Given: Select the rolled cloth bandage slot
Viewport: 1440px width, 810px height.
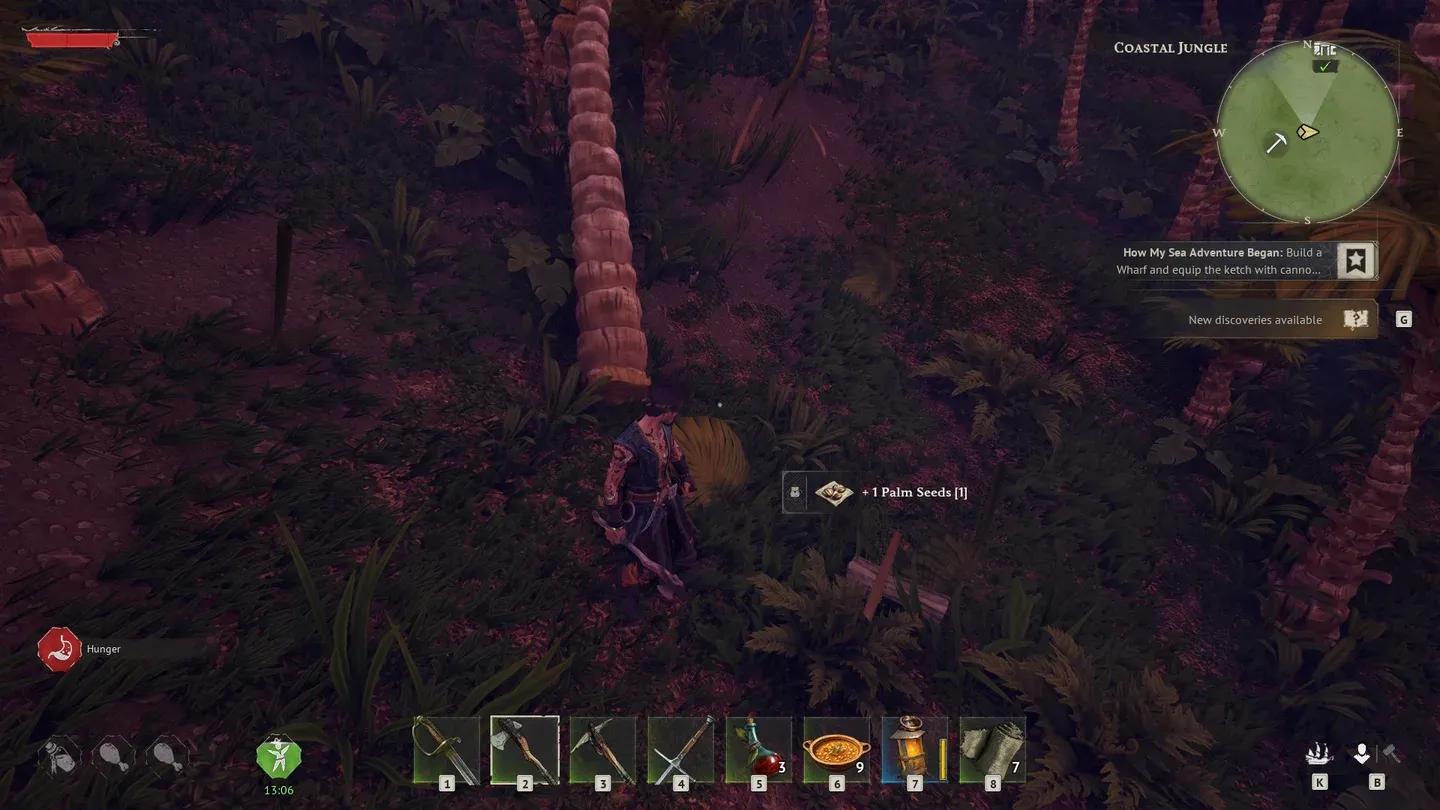Looking at the screenshot, I should click(x=992, y=750).
